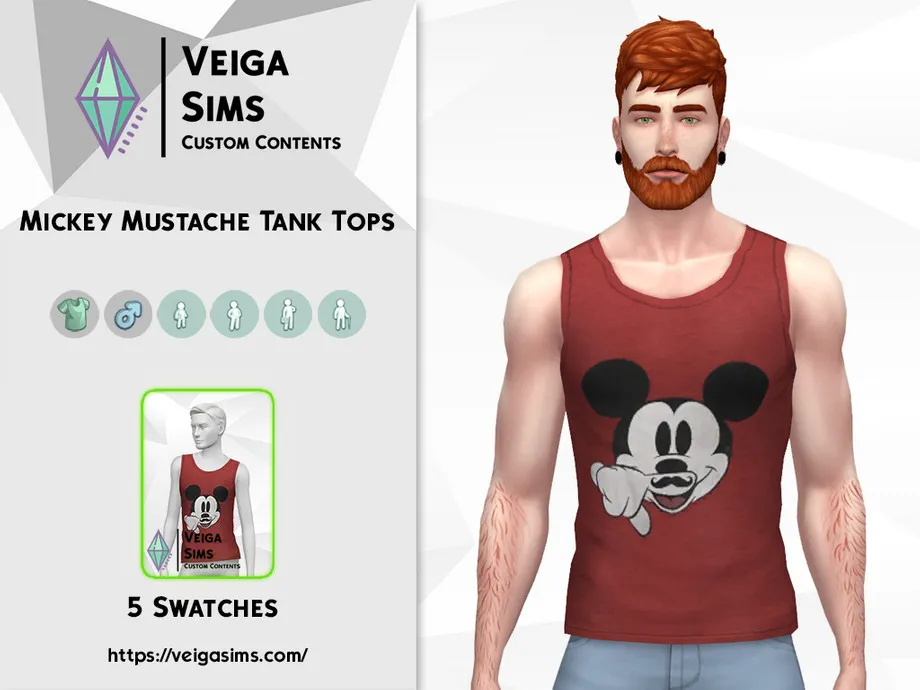Viewport: 920px width, 690px height.
Task: Click the Veiga Sims plumbob logo
Action: tap(109, 100)
